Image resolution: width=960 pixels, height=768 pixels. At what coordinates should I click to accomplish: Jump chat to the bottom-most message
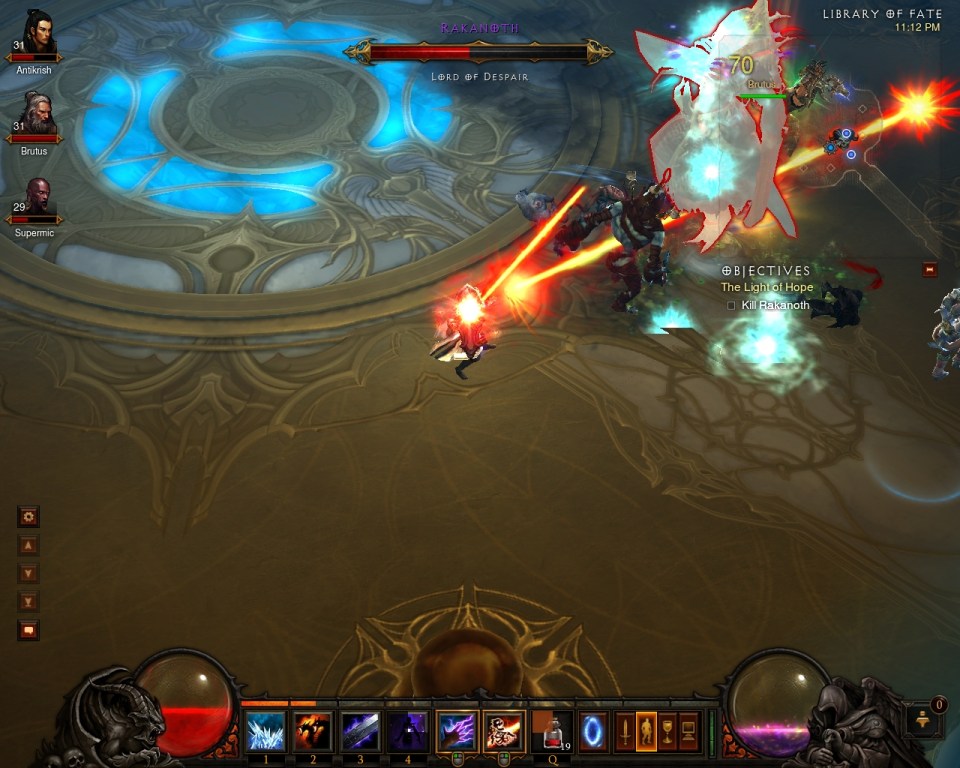point(29,602)
